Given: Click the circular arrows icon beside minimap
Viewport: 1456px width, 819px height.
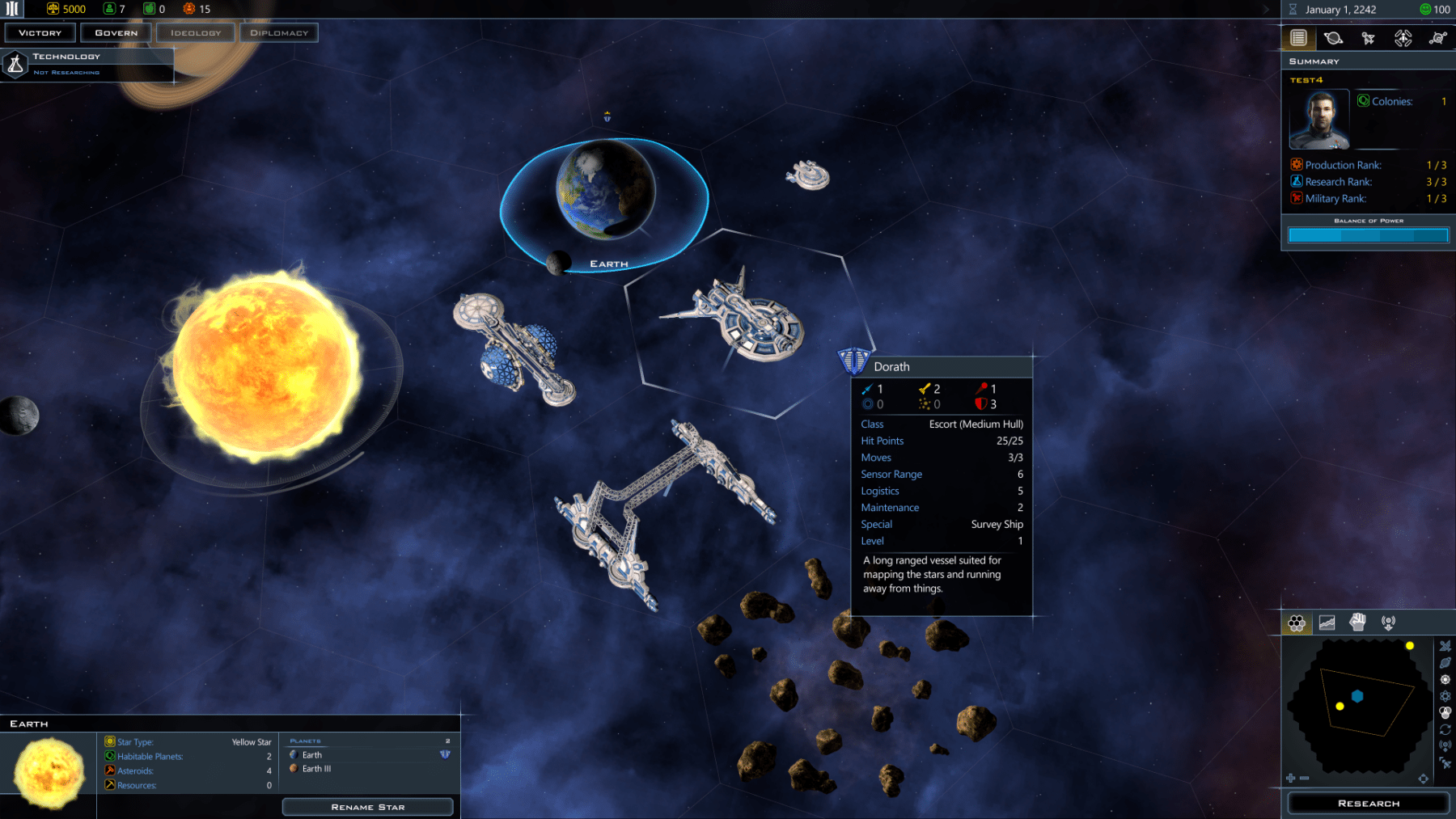Looking at the screenshot, I should point(1445,729).
